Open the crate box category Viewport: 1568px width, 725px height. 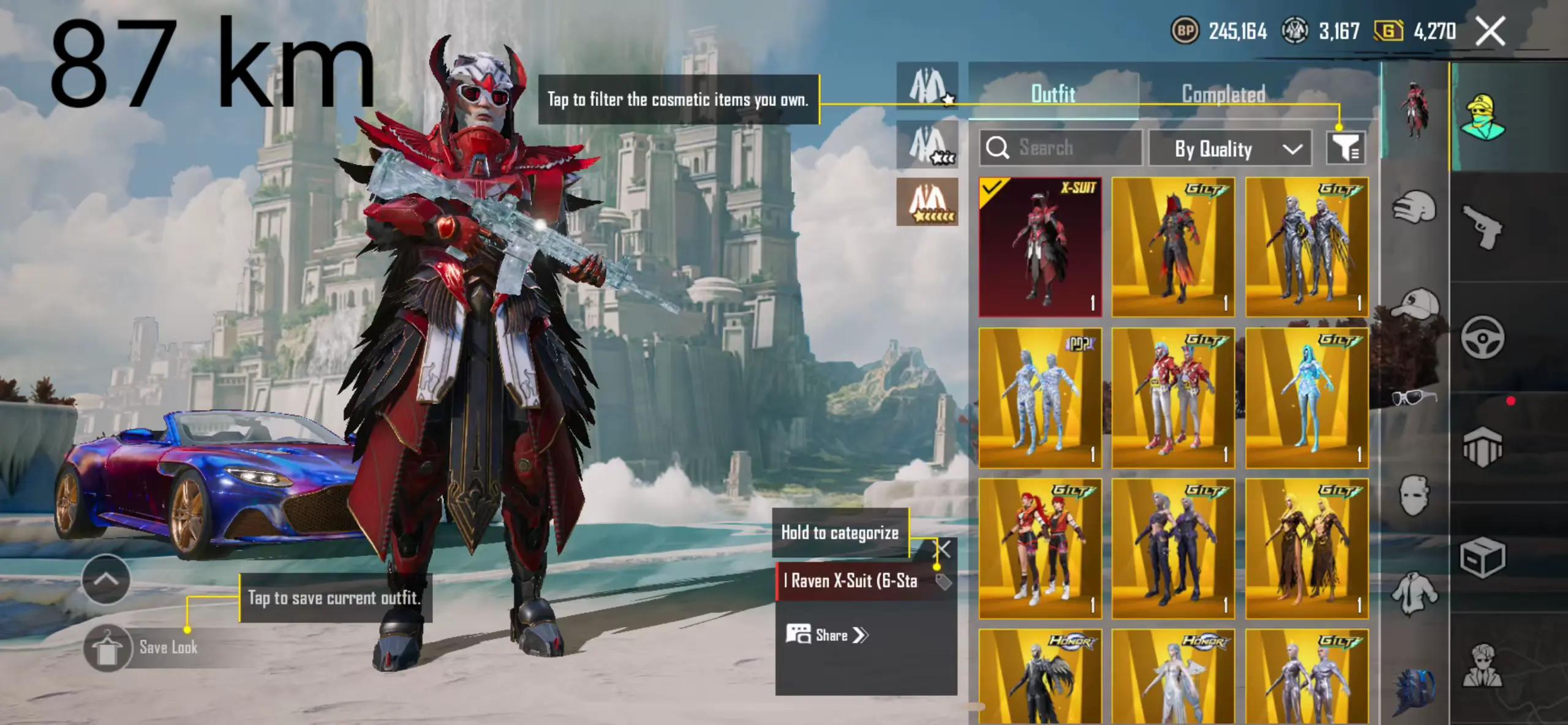(1482, 557)
